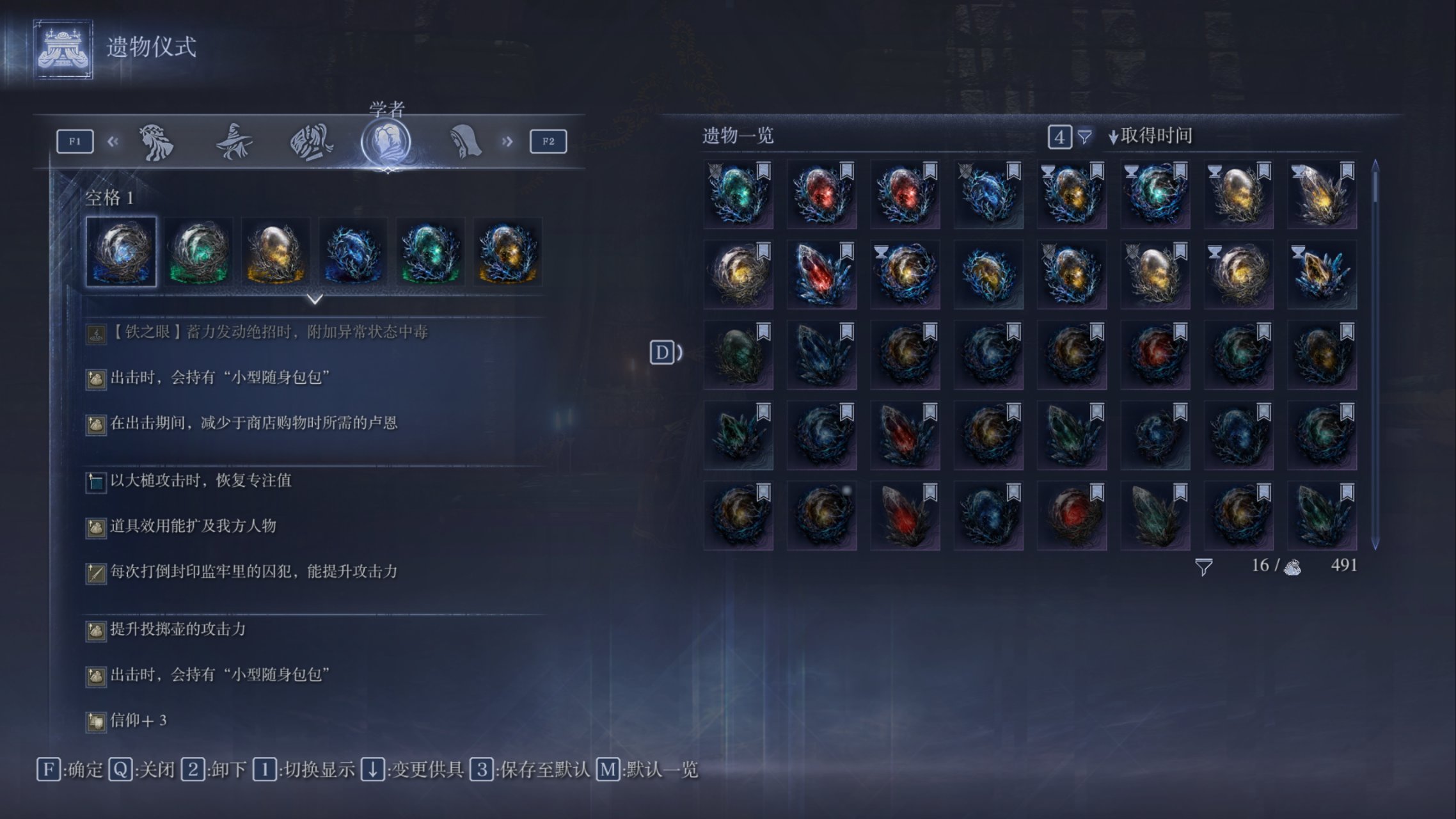The width and height of the screenshot is (1456, 819).
Task: Click the funnel icon beside the 16 count
Action: tap(1203, 567)
